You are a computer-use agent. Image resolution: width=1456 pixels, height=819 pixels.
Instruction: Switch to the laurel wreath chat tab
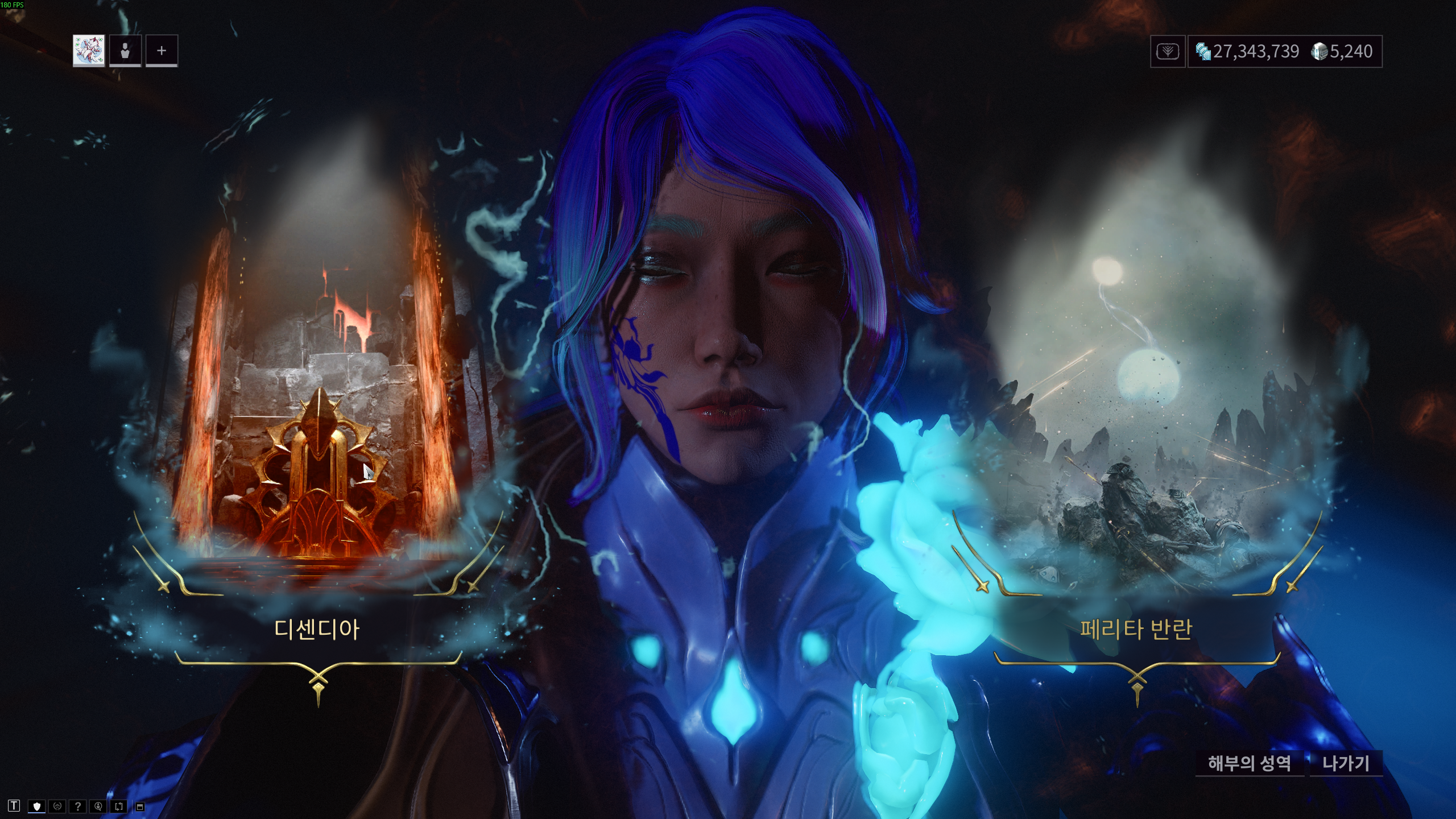pos(57,806)
